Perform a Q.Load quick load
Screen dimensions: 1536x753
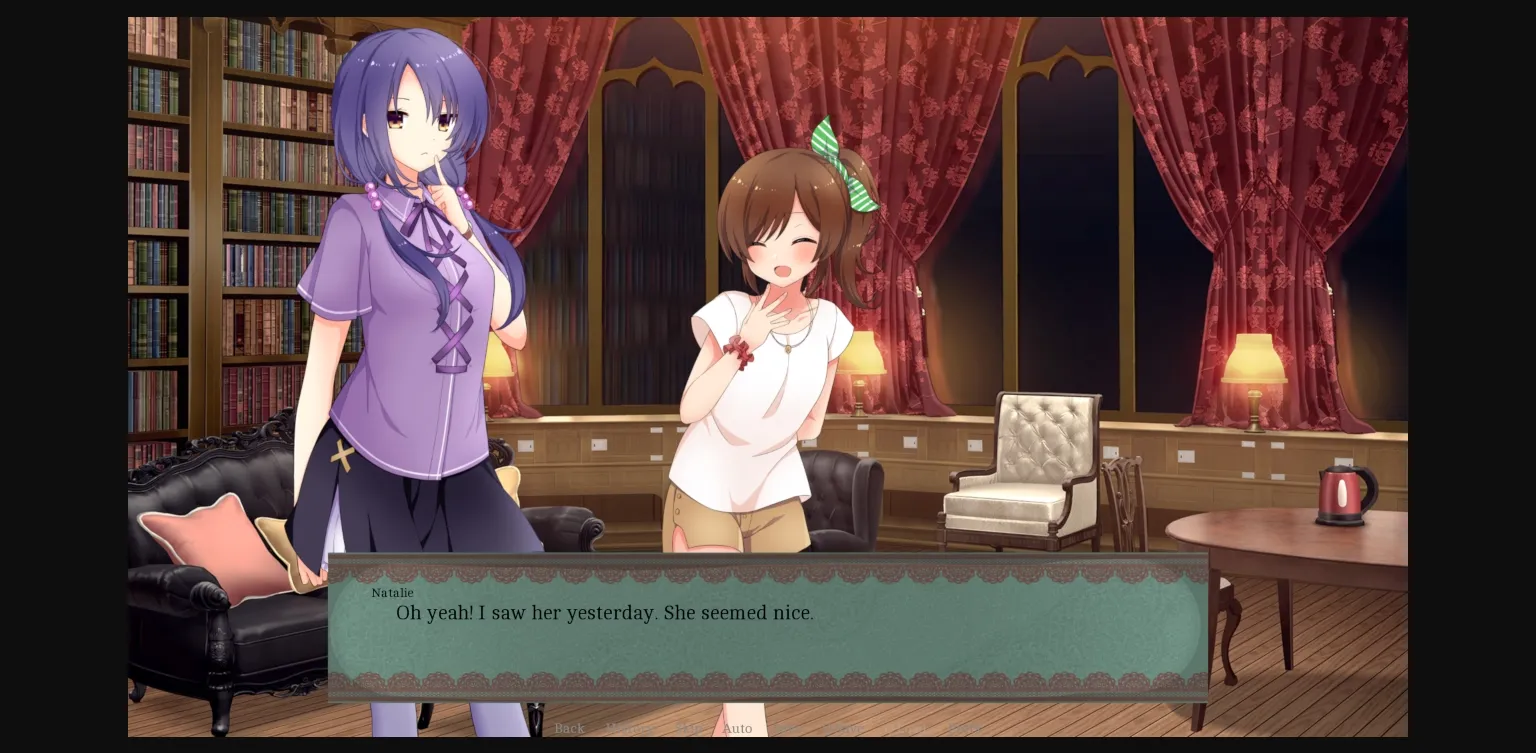tap(901, 729)
